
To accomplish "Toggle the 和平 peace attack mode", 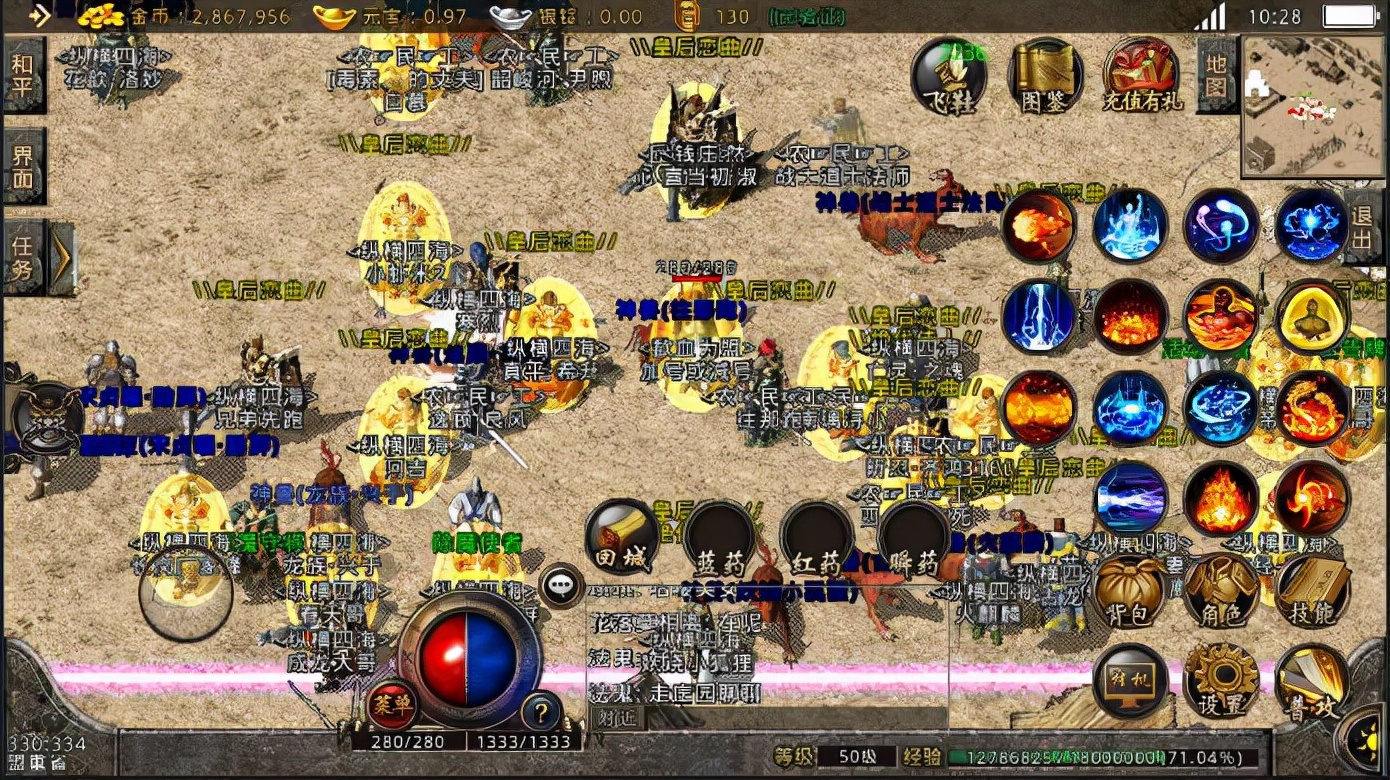I will [23, 76].
